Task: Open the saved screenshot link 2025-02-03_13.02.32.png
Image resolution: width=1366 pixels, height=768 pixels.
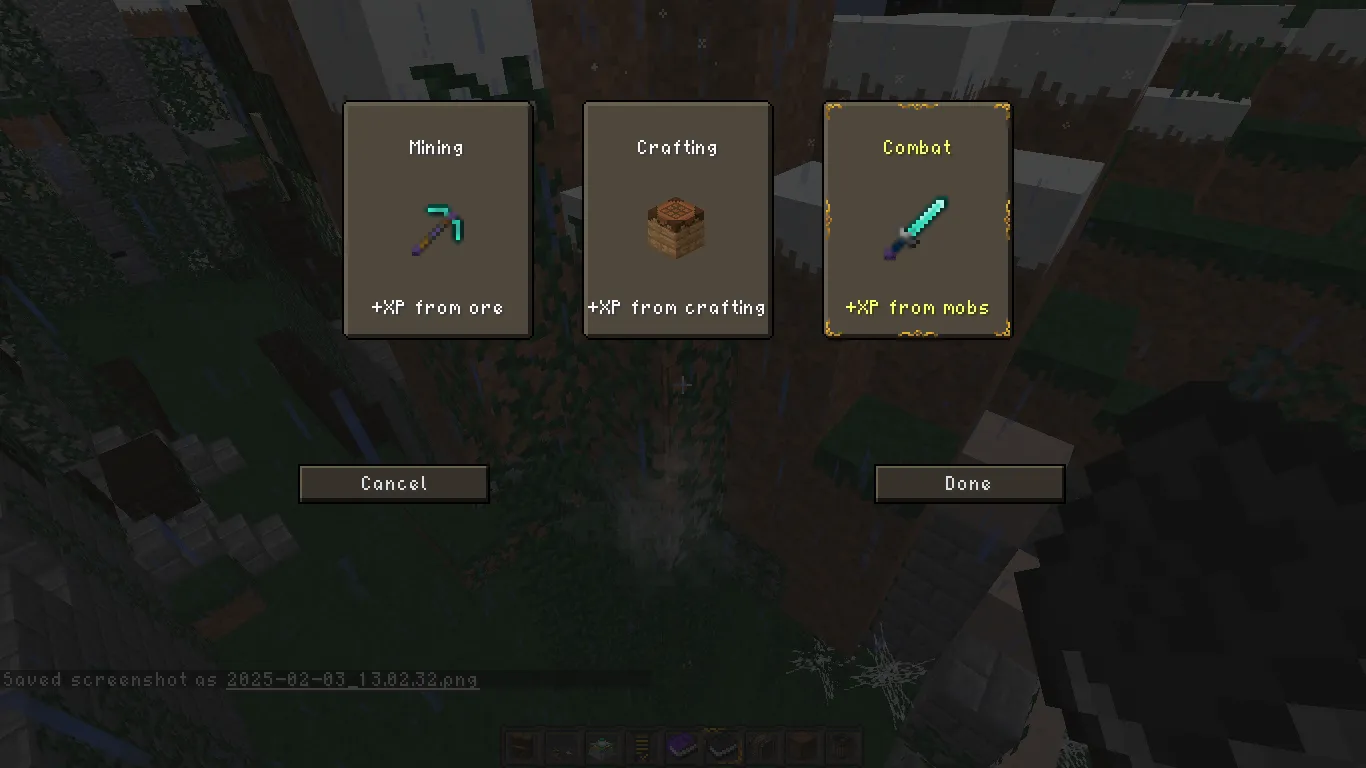Action: (x=352, y=679)
